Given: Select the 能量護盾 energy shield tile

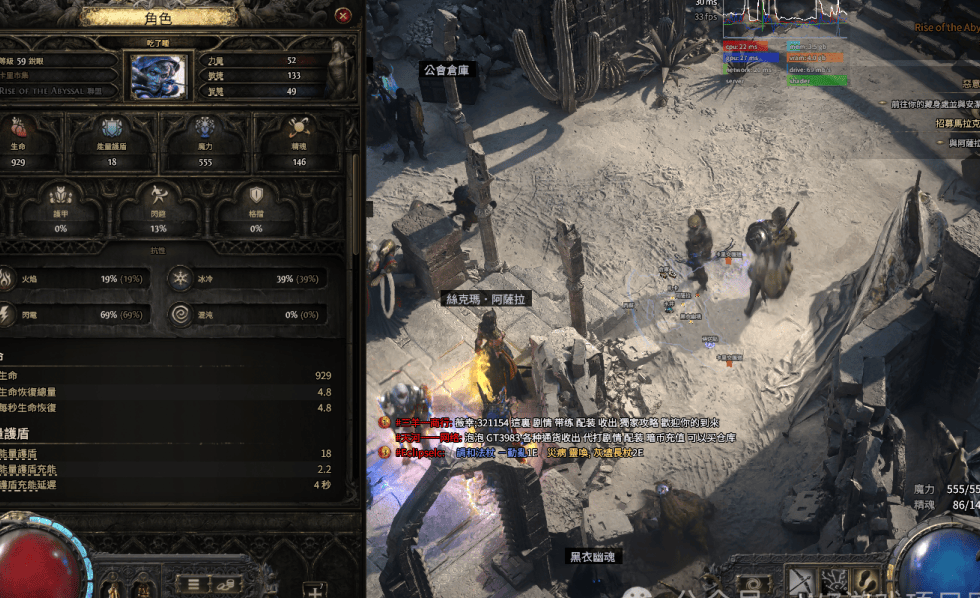Looking at the screenshot, I should pyautogui.click(x=112, y=139).
